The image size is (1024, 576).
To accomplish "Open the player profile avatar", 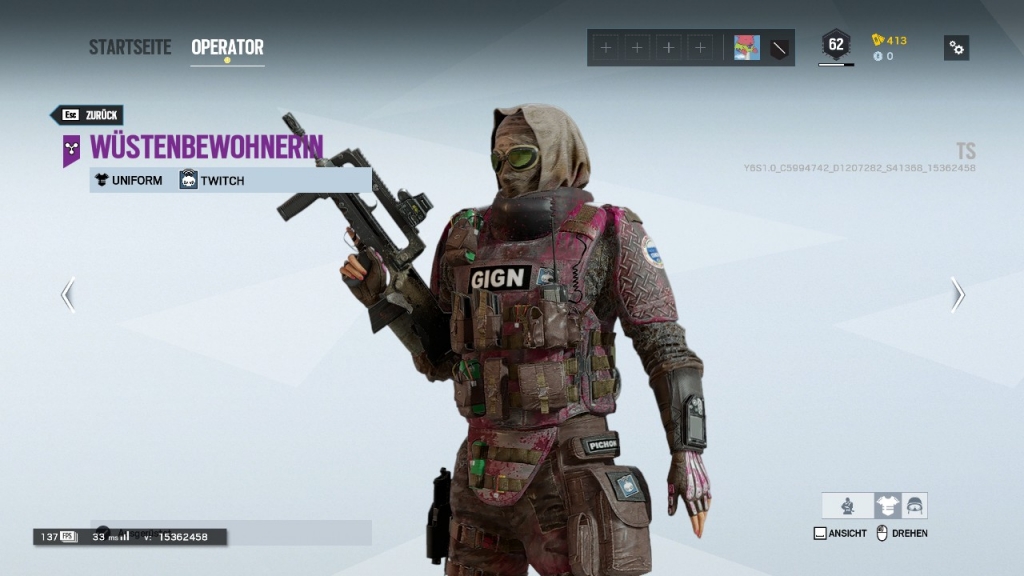I will (746, 47).
